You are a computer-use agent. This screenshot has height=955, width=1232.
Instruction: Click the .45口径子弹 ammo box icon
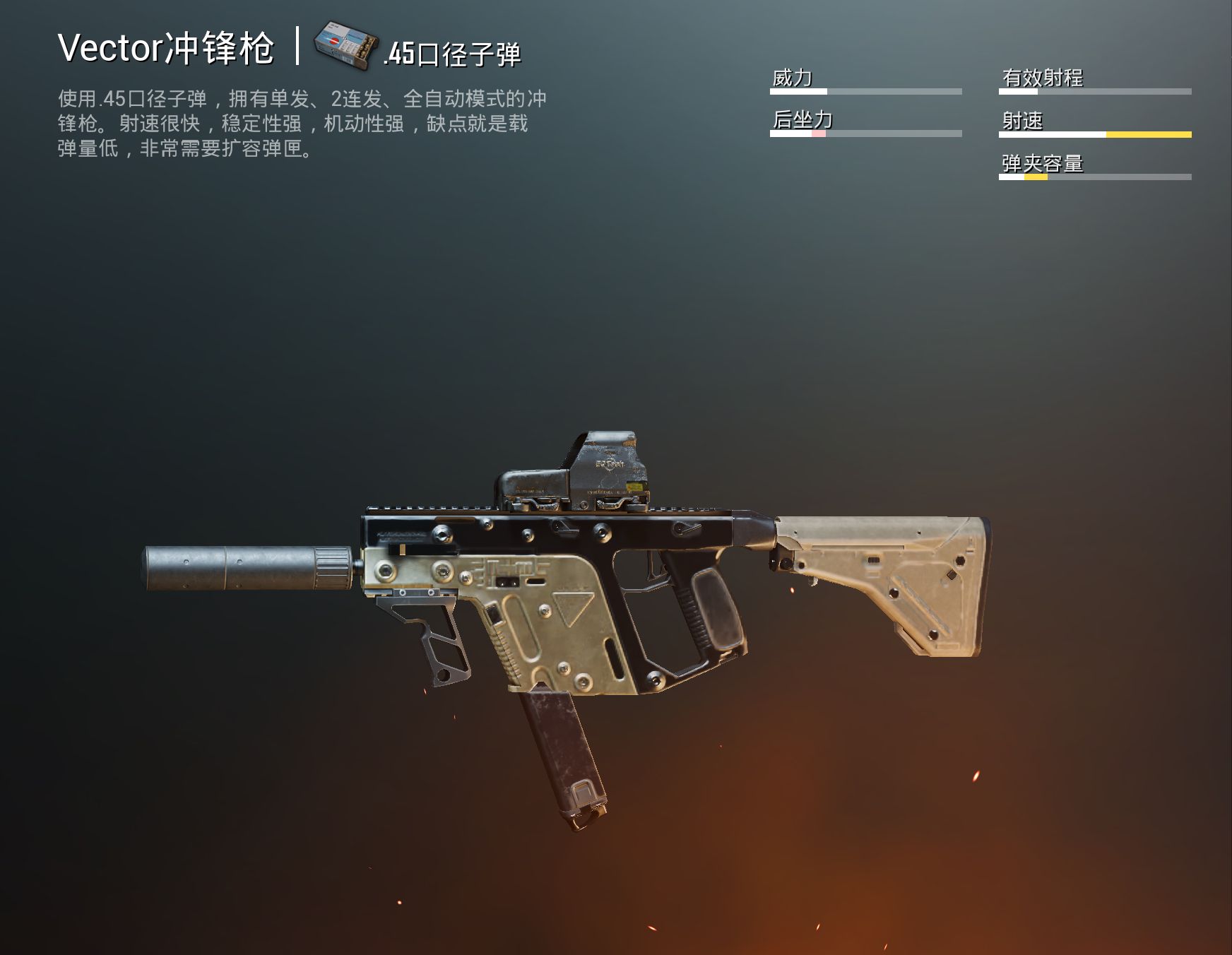346,45
